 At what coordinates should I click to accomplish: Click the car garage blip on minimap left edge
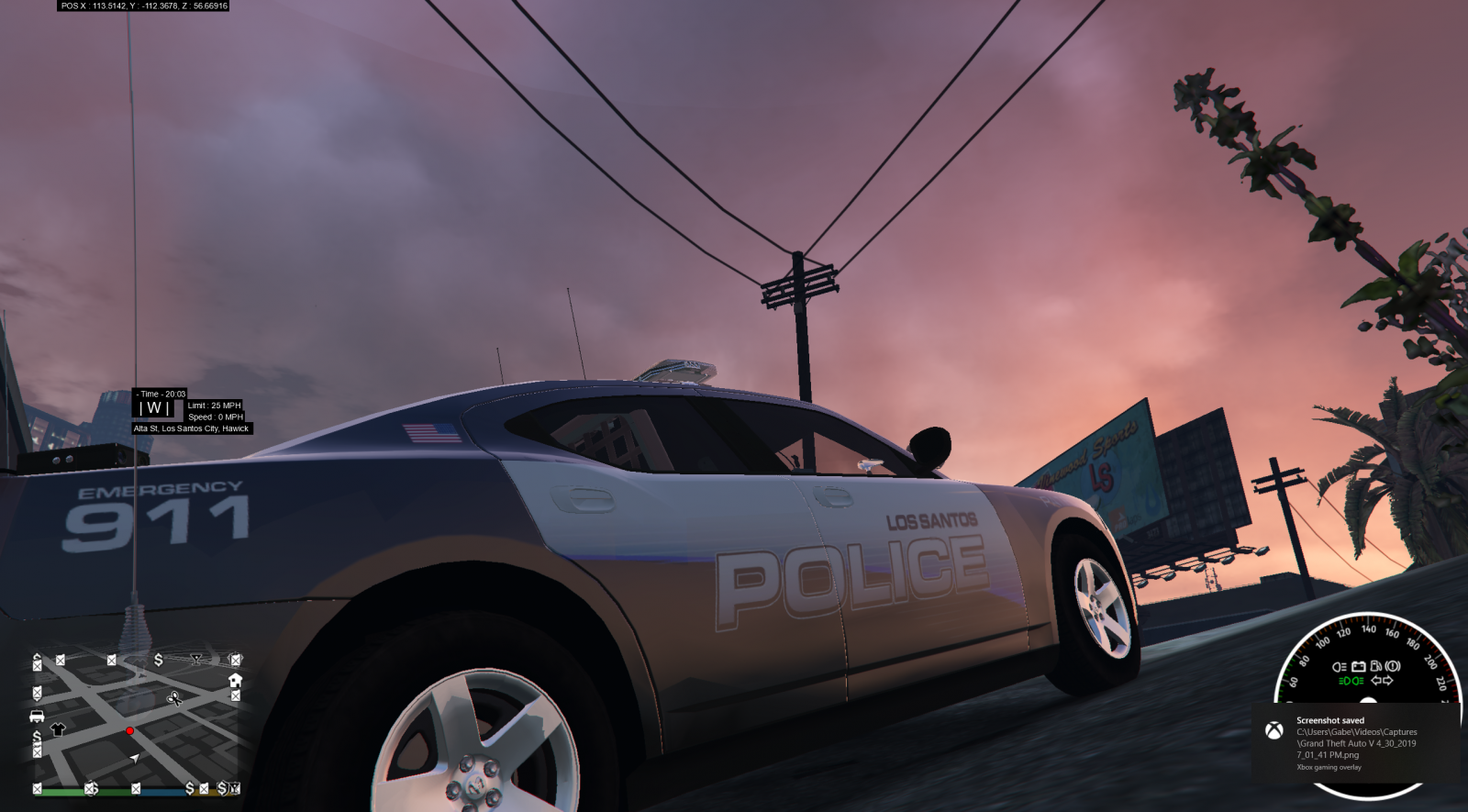(35, 717)
